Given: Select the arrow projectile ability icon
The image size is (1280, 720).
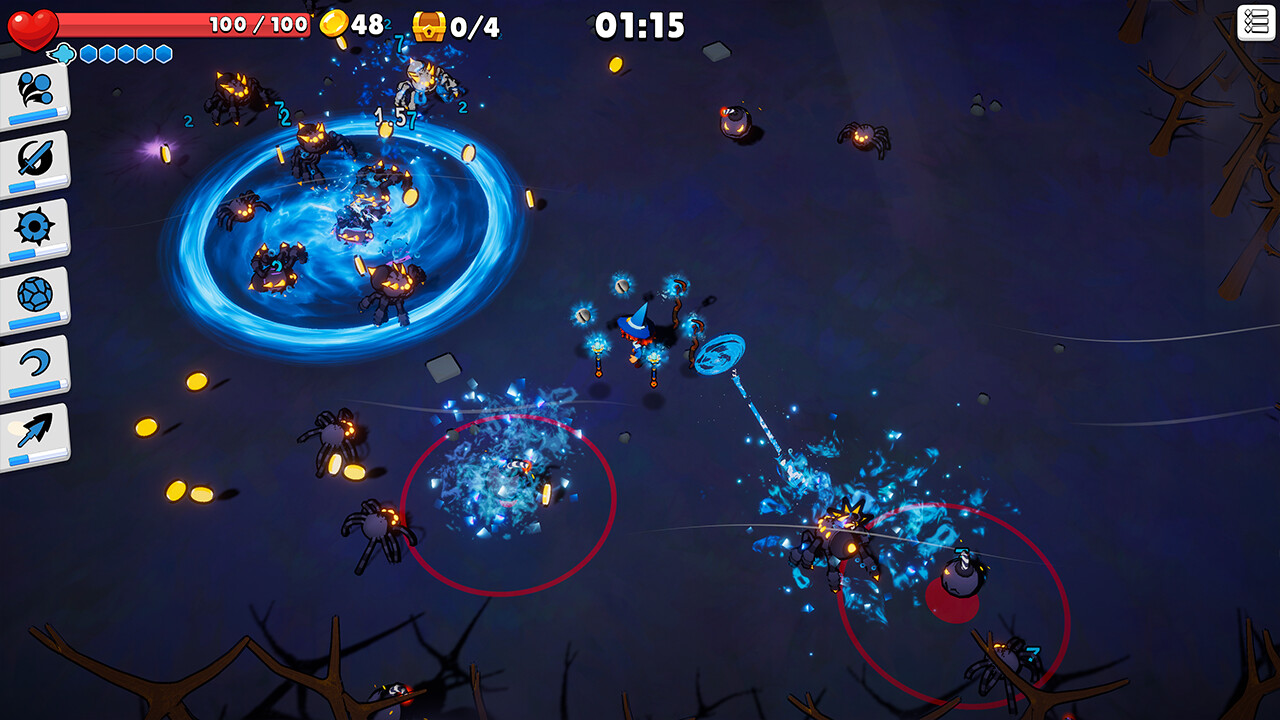Looking at the screenshot, I should 35,428.
